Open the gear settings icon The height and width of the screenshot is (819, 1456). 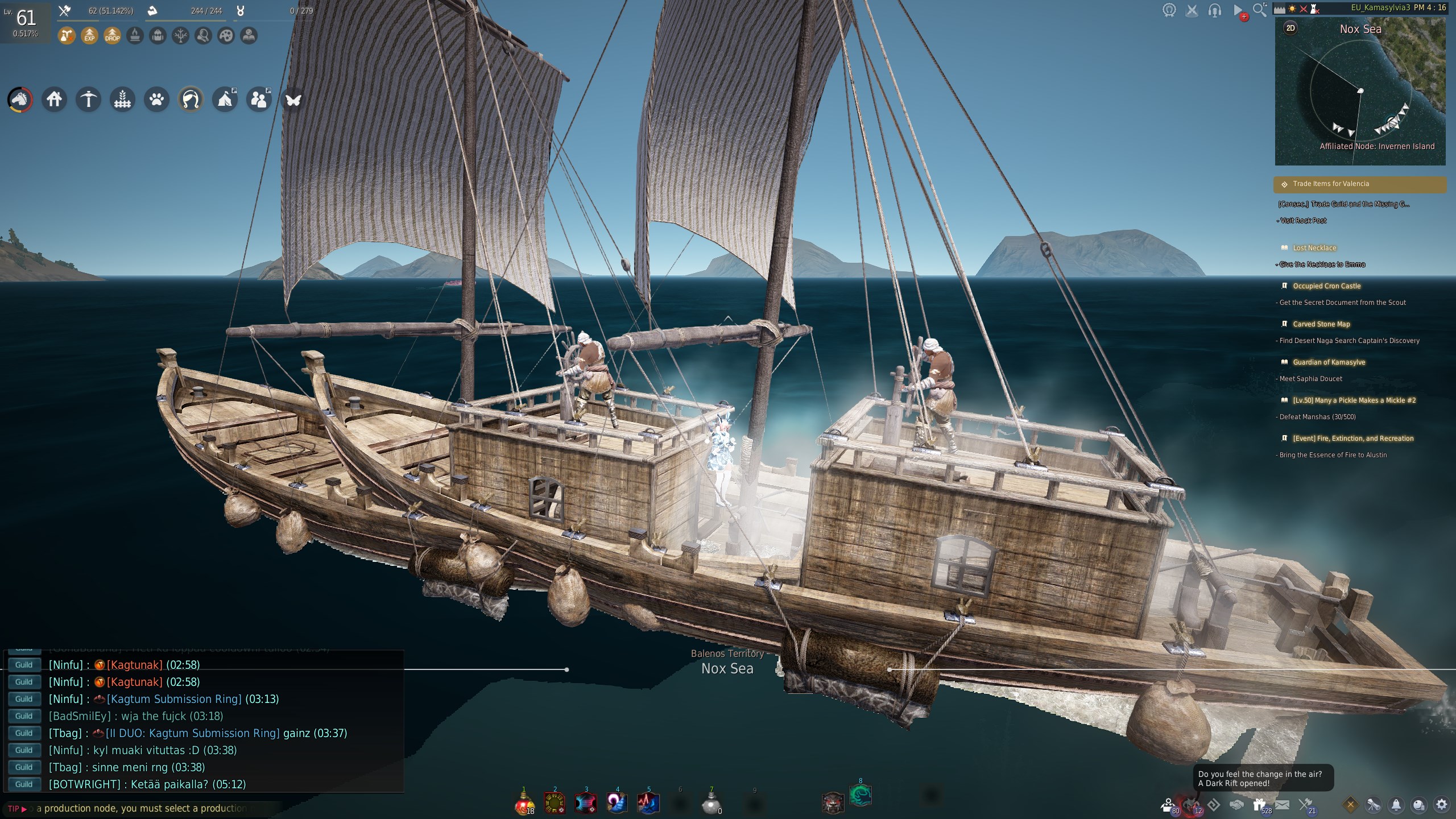pyautogui.click(x=1442, y=804)
